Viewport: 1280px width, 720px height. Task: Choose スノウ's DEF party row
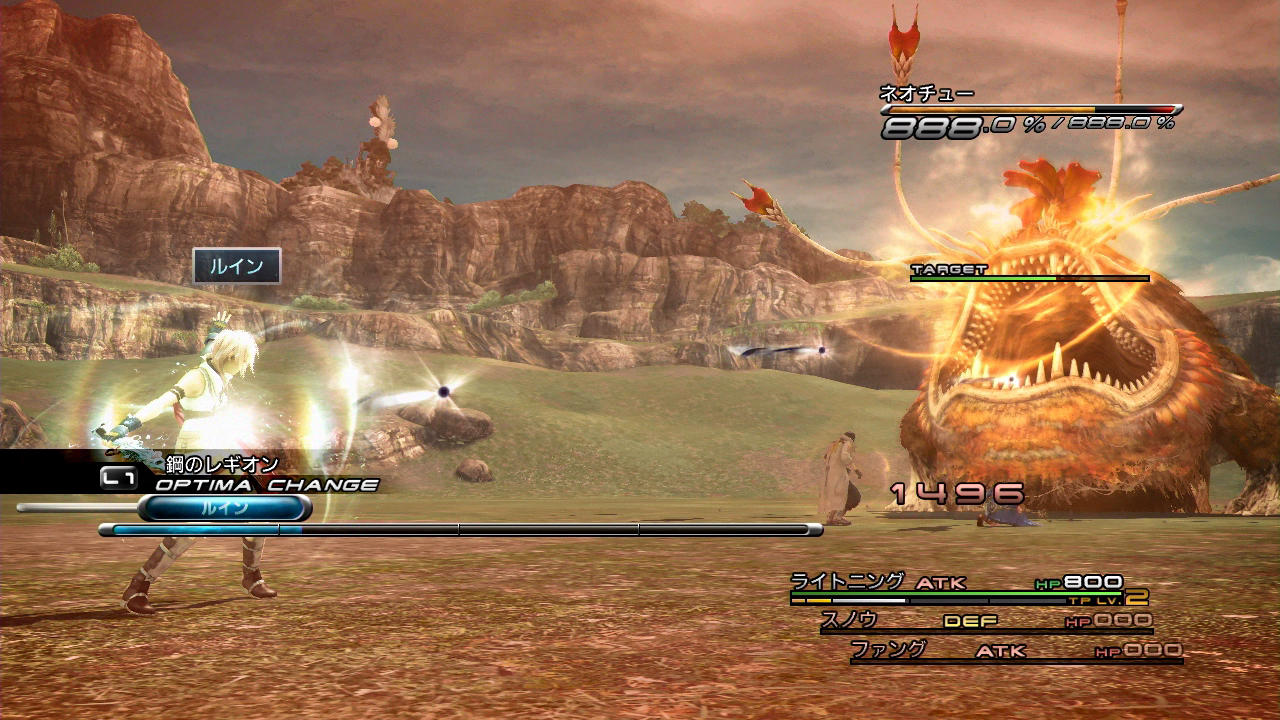pyautogui.click(x=985, y=622)
